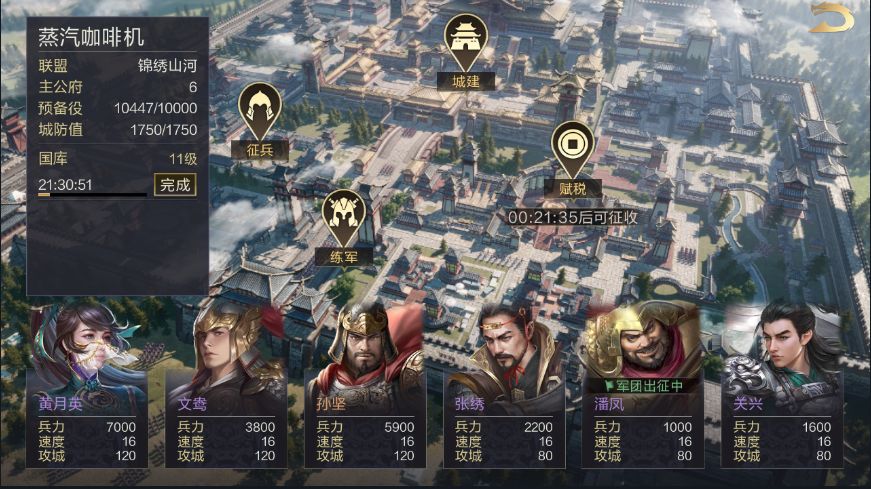
Task: Choose the 文鸯 general card
Action: click(x=226, y=390)
